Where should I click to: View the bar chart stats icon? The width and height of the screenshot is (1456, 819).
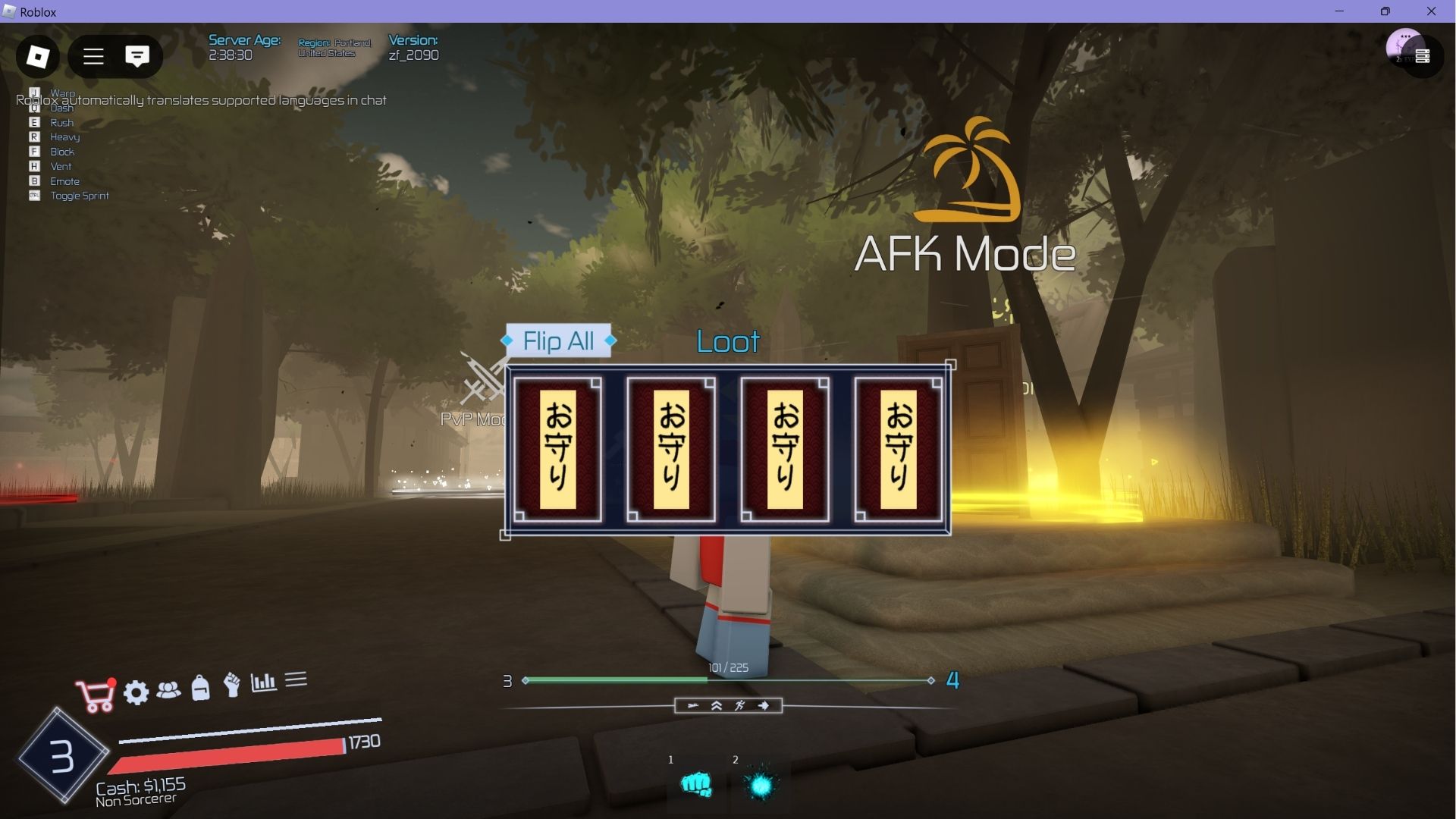(262, 682)
